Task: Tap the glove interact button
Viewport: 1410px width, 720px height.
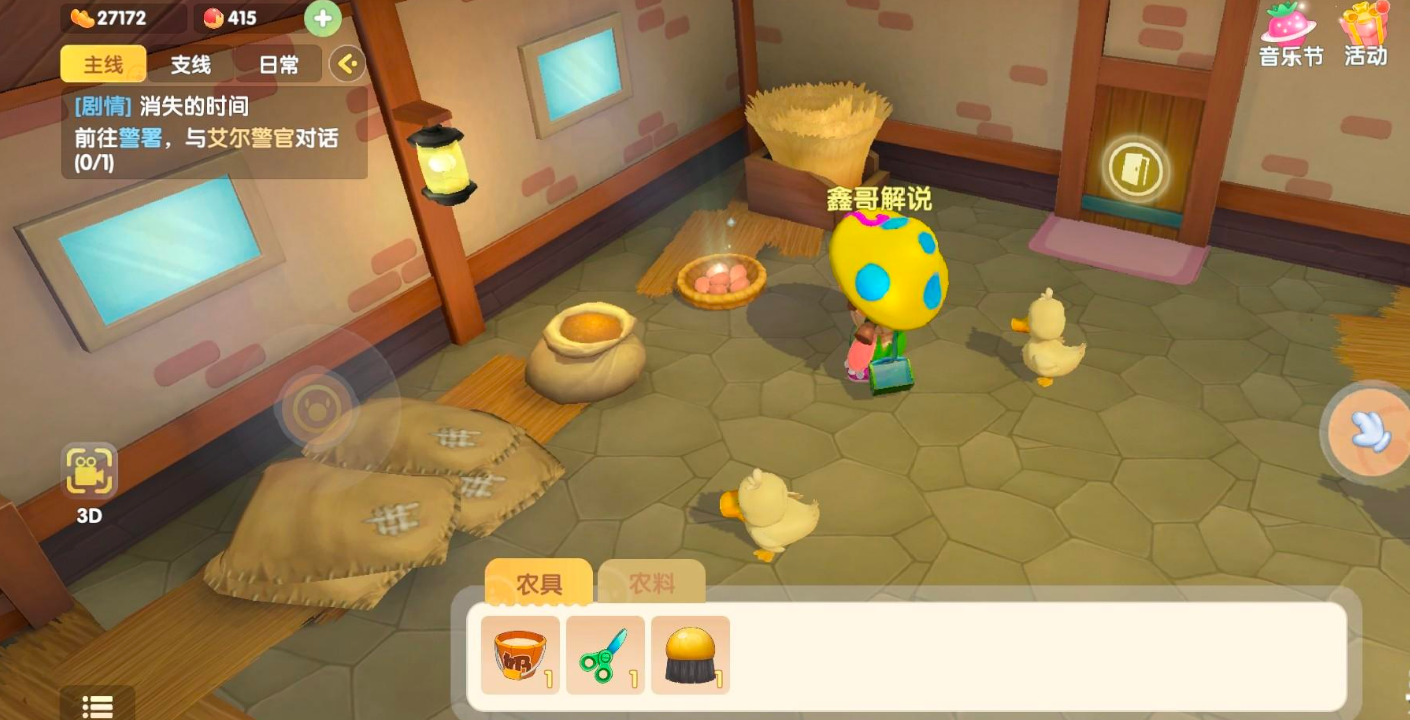Action: (x=1368, y=430)
